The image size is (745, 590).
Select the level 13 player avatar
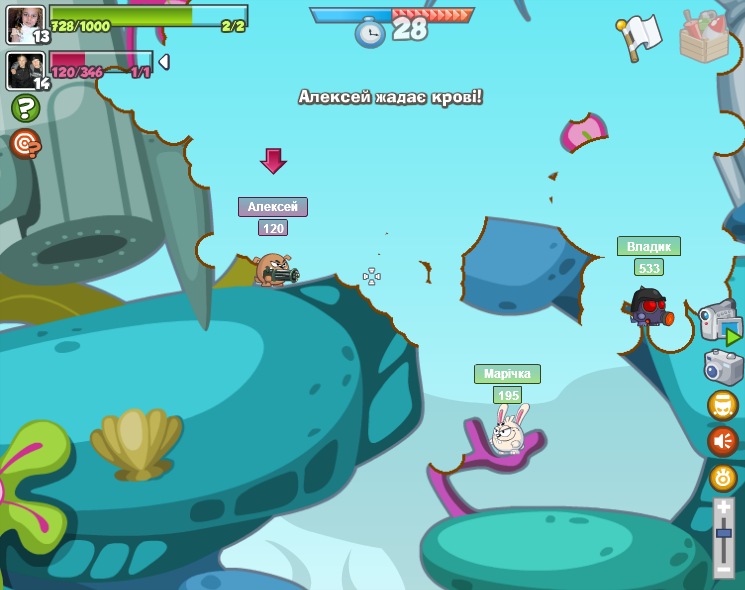tap(25, 24)
